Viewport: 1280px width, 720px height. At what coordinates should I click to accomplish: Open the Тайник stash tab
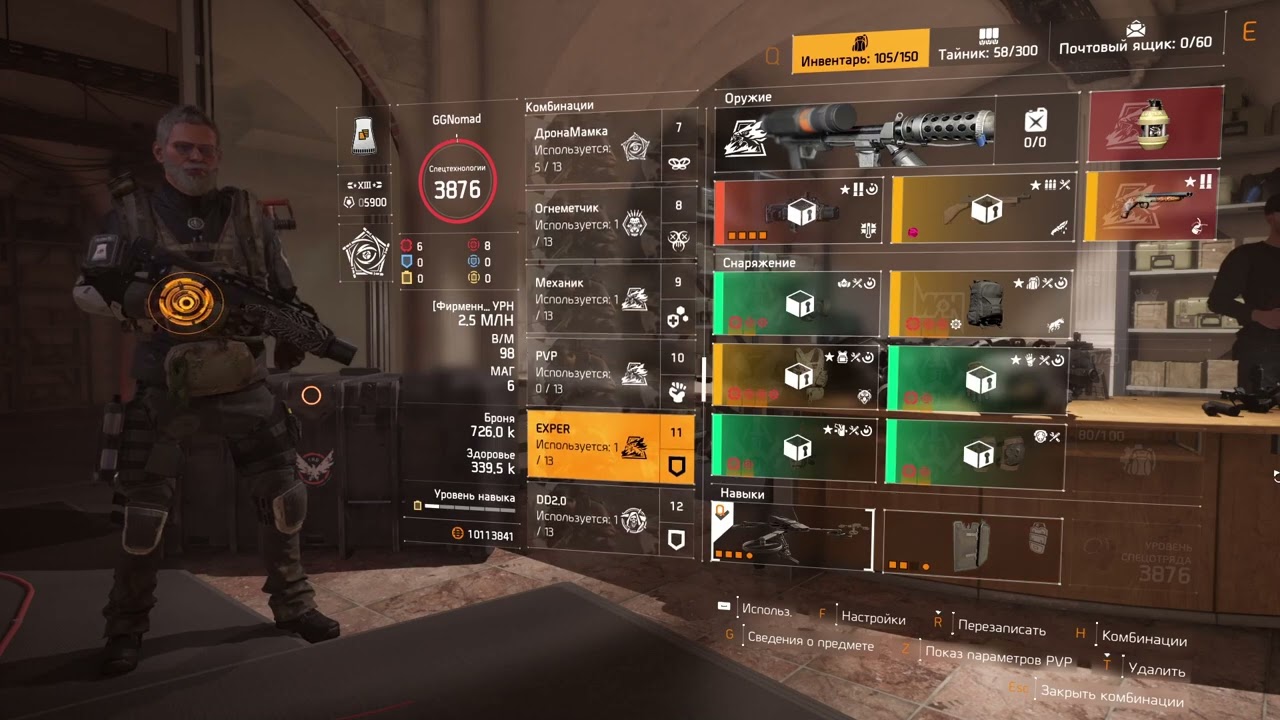tap(988, 45)
